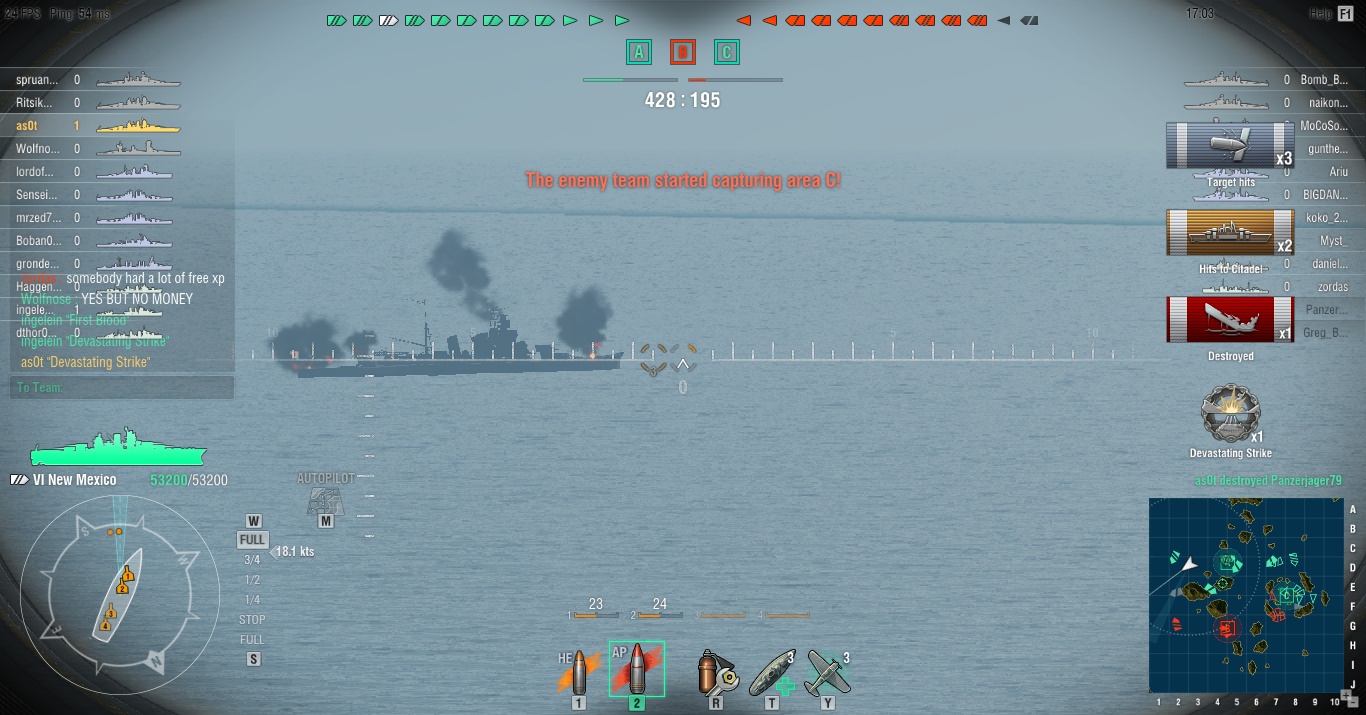Image resolution: width=1366 pixels, height=715 pixels.
Task: Launch the spotter plane consumable
Action: point(827,672)
